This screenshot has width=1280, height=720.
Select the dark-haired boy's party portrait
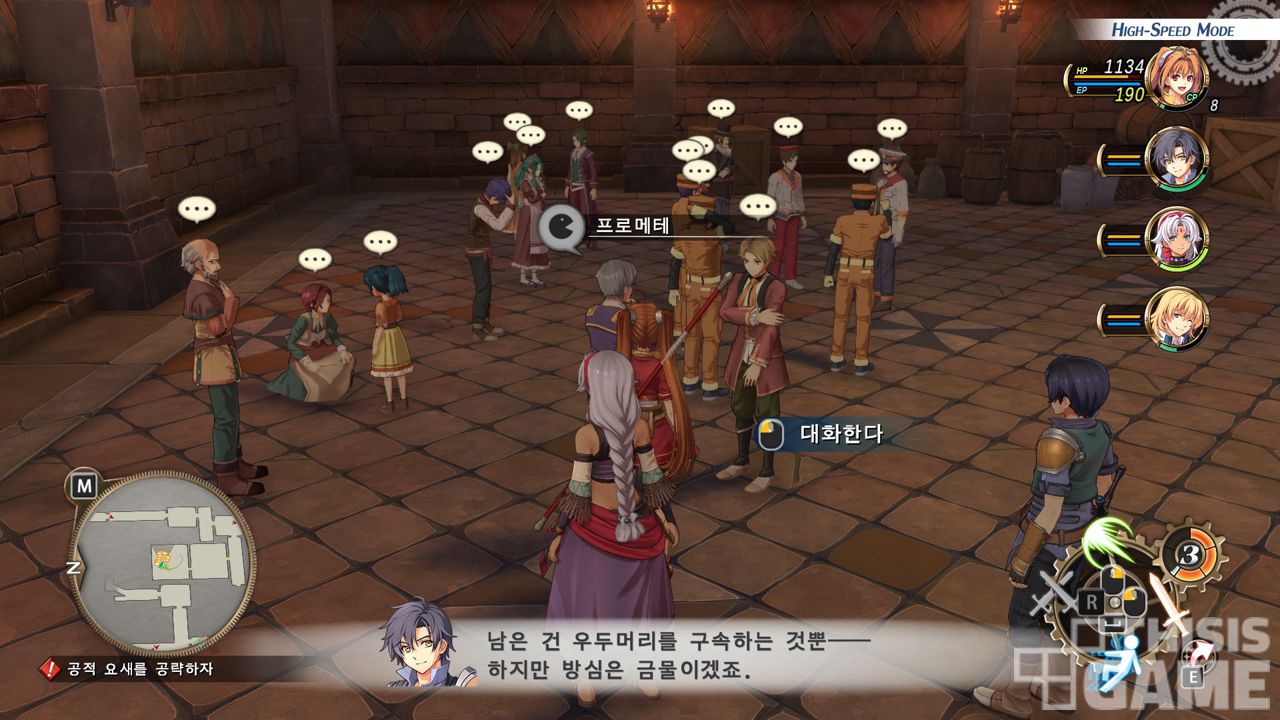click(x=1177, y=158)
